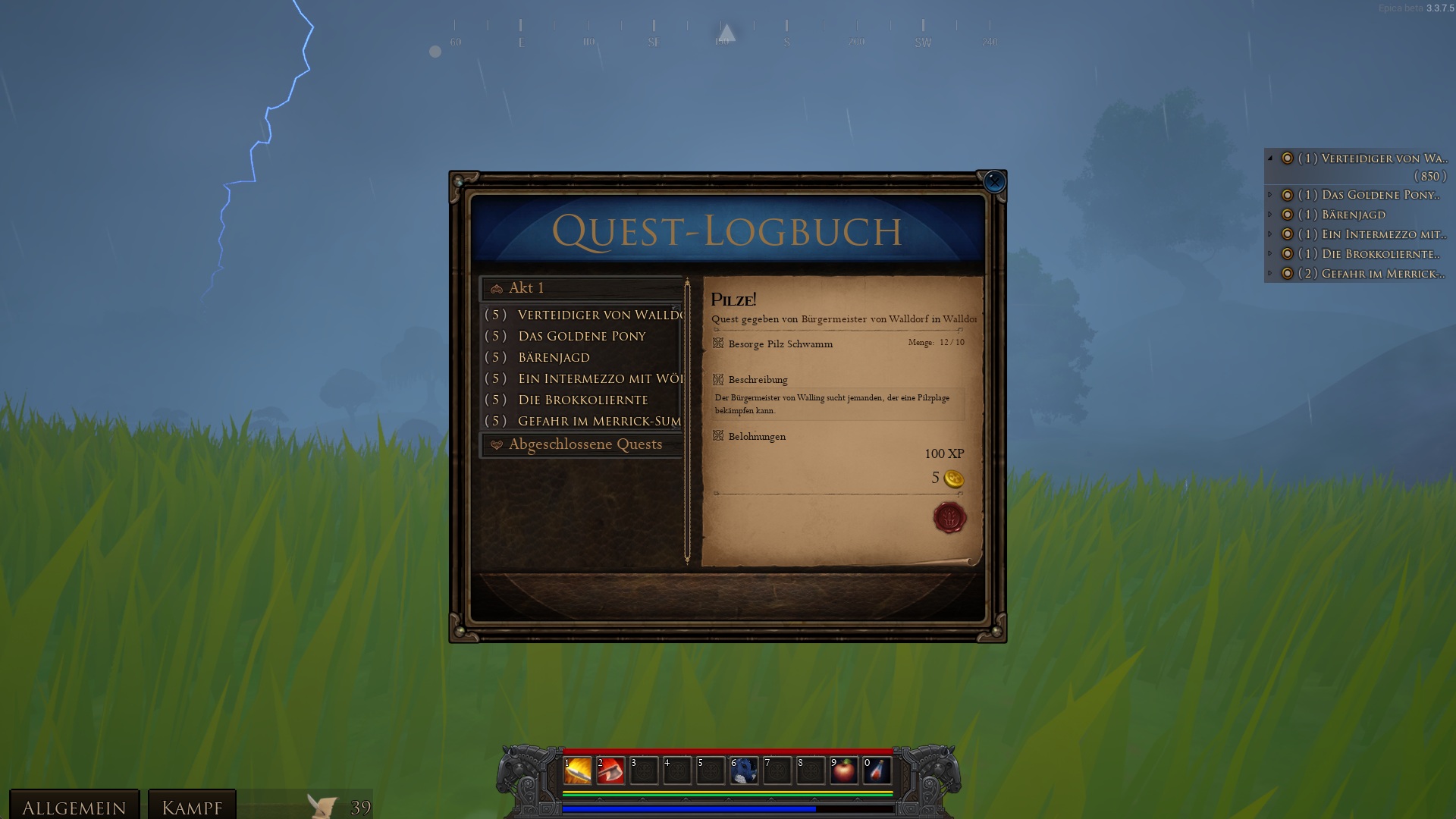1456x819 pixels.
Task: Choose Bärenjagd in the logbook list
Action: pyautogui.click(x=554, y=357)
